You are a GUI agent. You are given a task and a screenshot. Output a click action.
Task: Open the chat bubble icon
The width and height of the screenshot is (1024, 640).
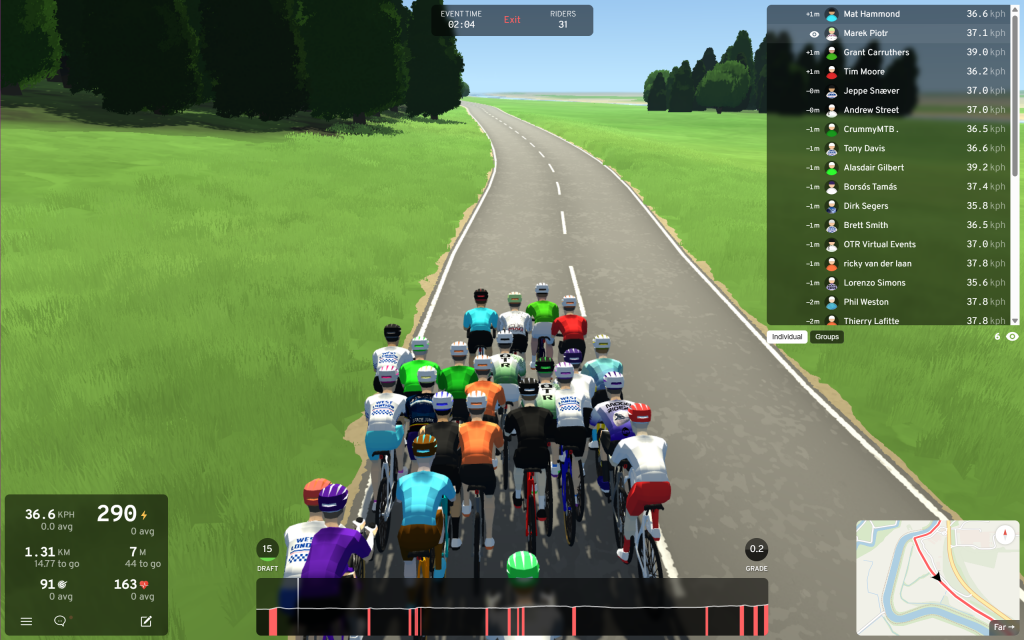[60, 621]
